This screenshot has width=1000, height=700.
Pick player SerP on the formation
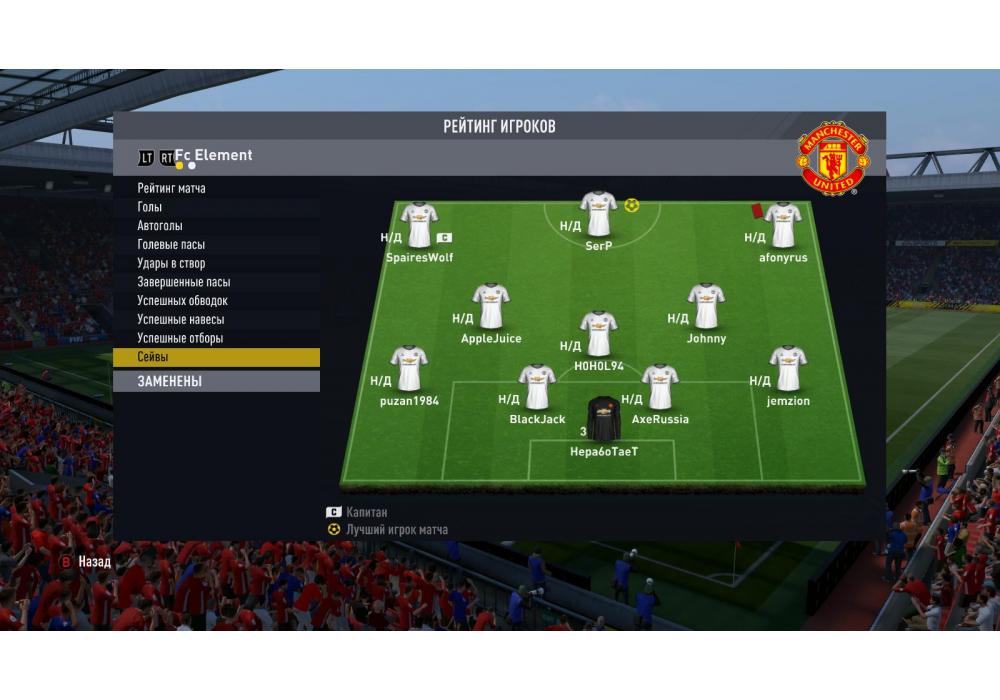598,214
